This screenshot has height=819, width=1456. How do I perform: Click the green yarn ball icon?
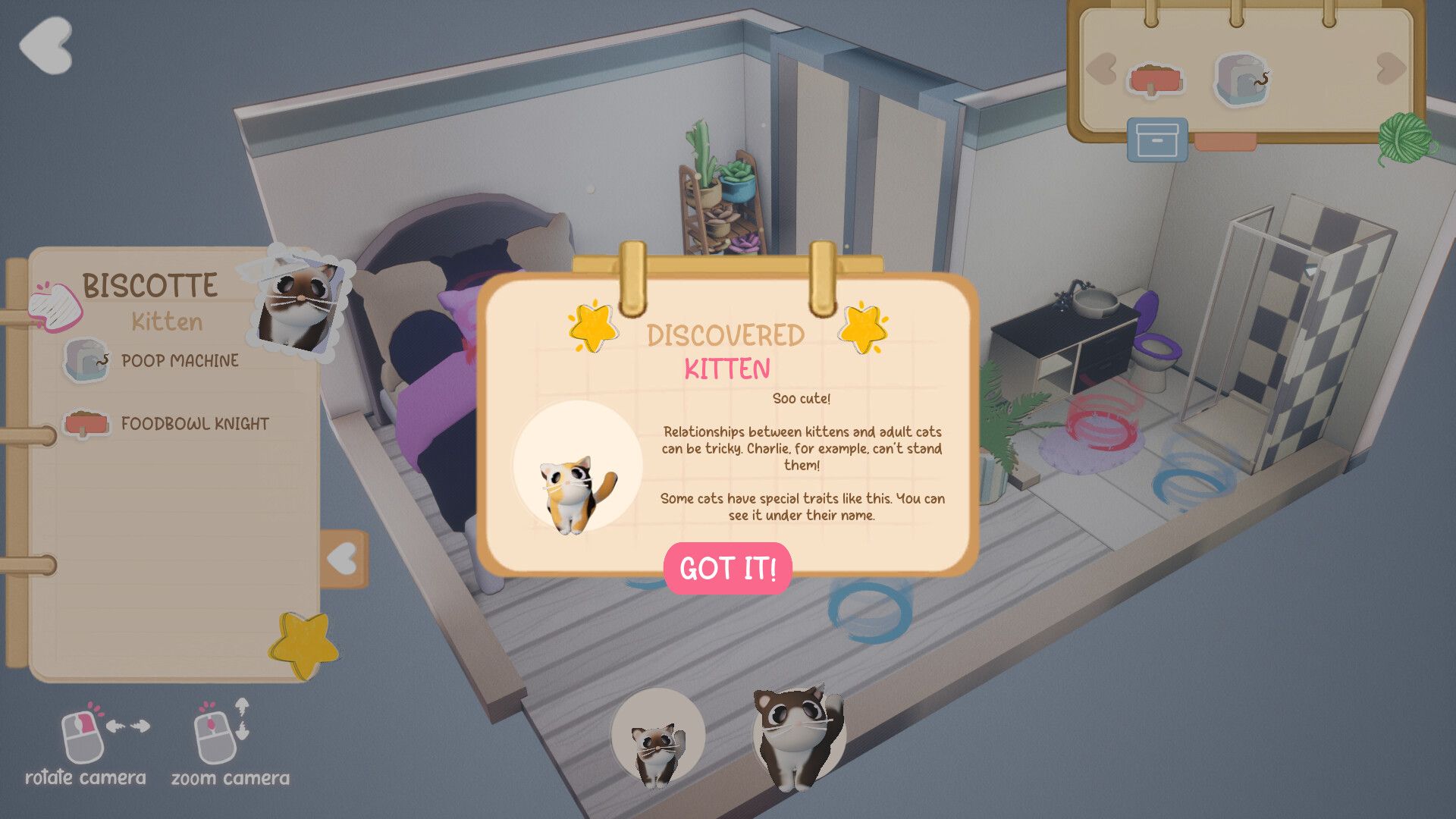1405,138
